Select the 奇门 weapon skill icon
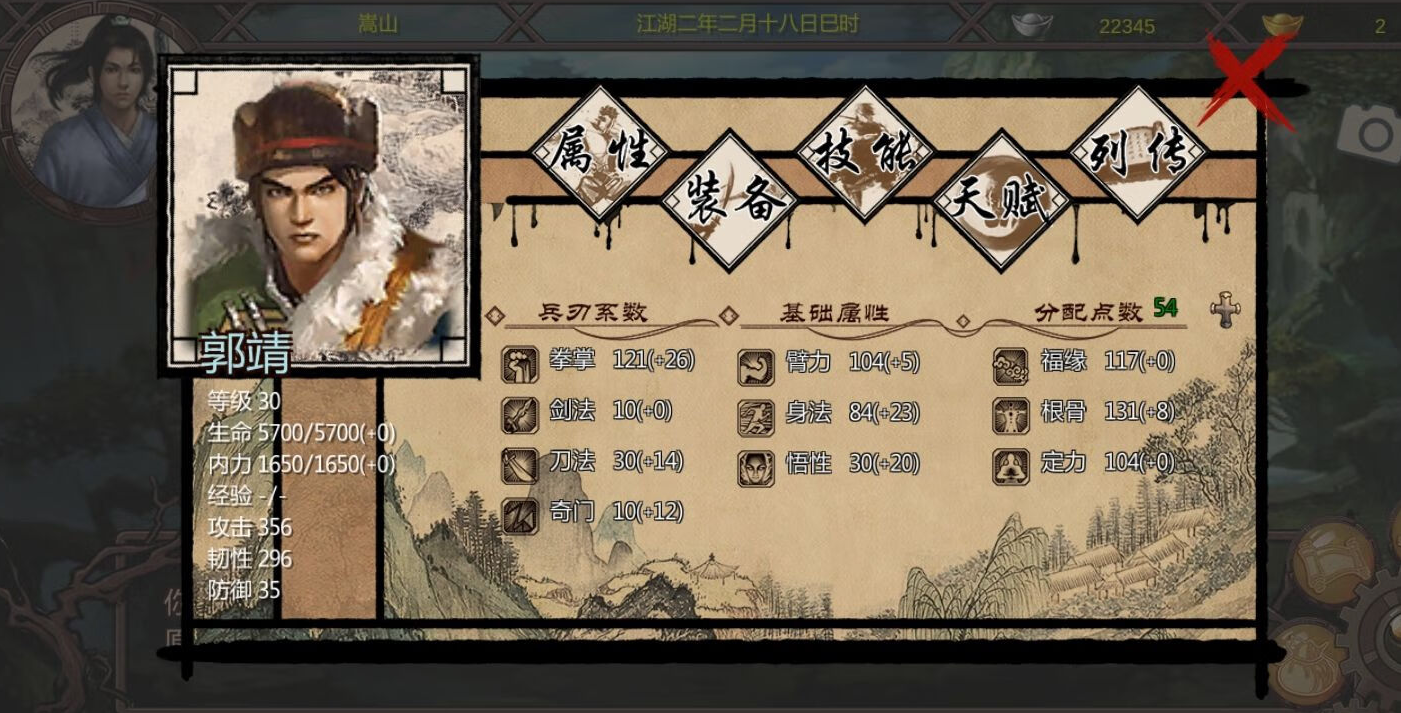This screenshot has width=1401, height=713. 519,515
